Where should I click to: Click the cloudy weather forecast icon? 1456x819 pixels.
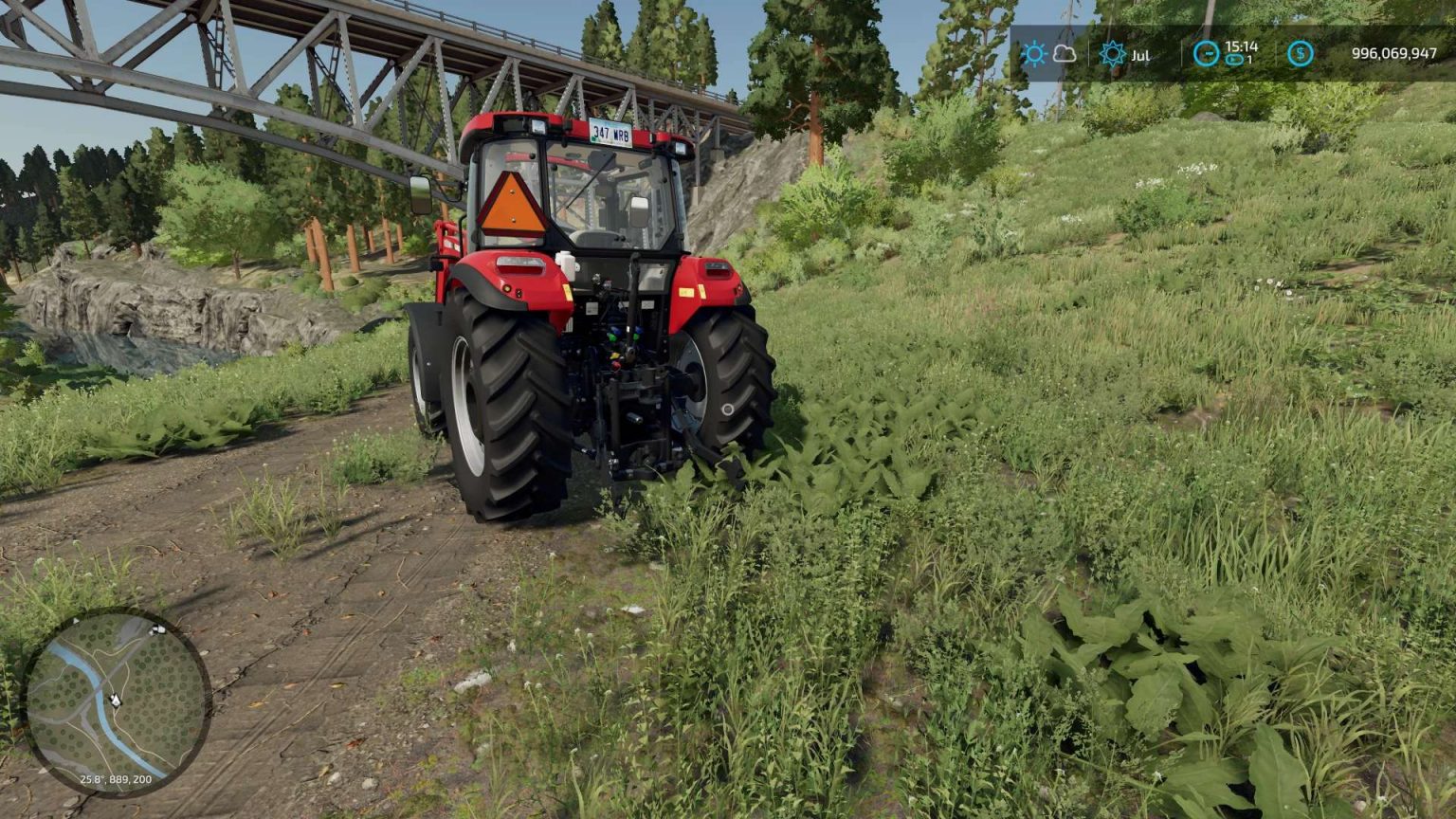pyautogui.click(x=1064, y=54)
